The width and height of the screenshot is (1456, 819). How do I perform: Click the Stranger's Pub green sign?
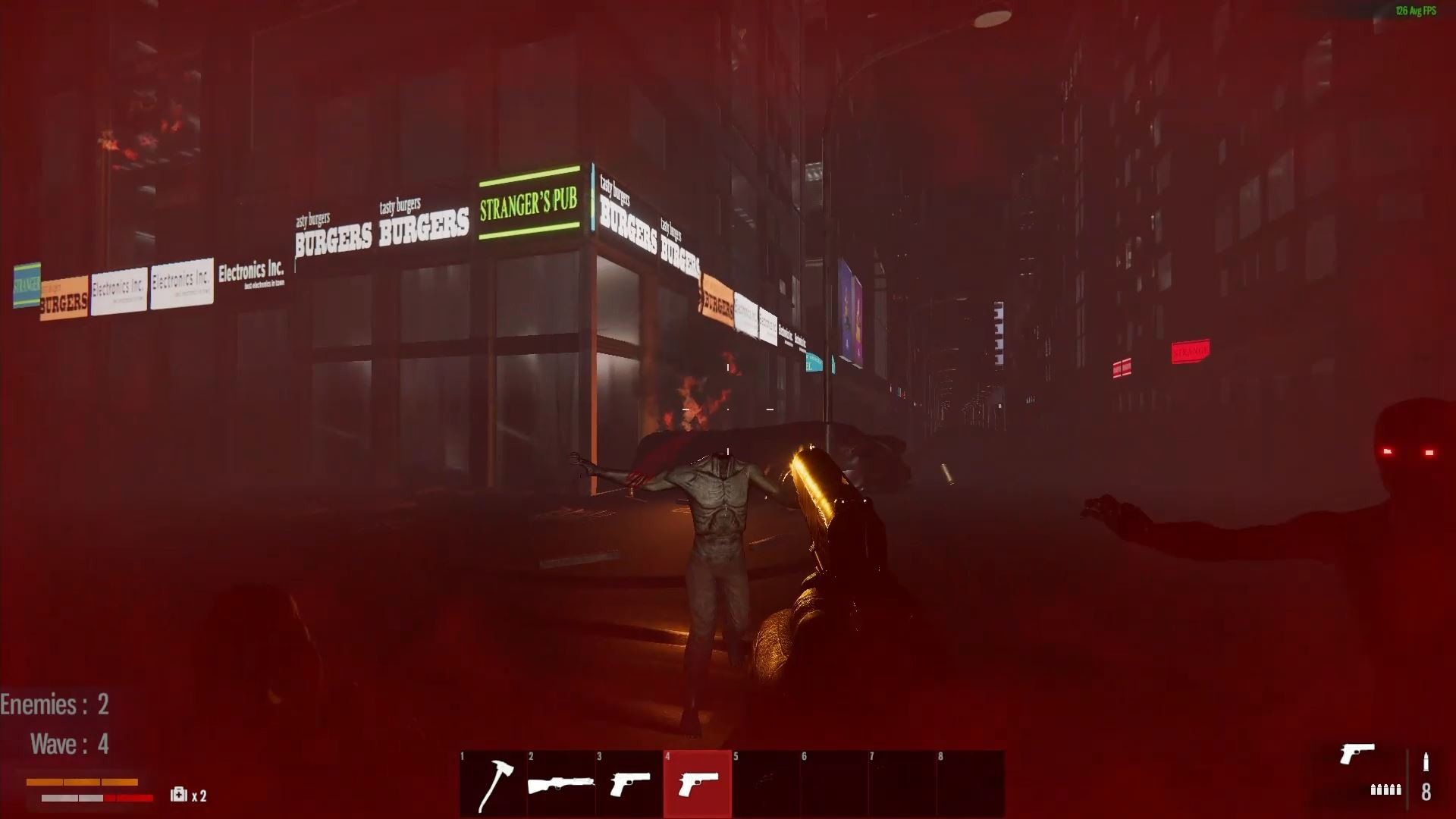click(529, 201)
